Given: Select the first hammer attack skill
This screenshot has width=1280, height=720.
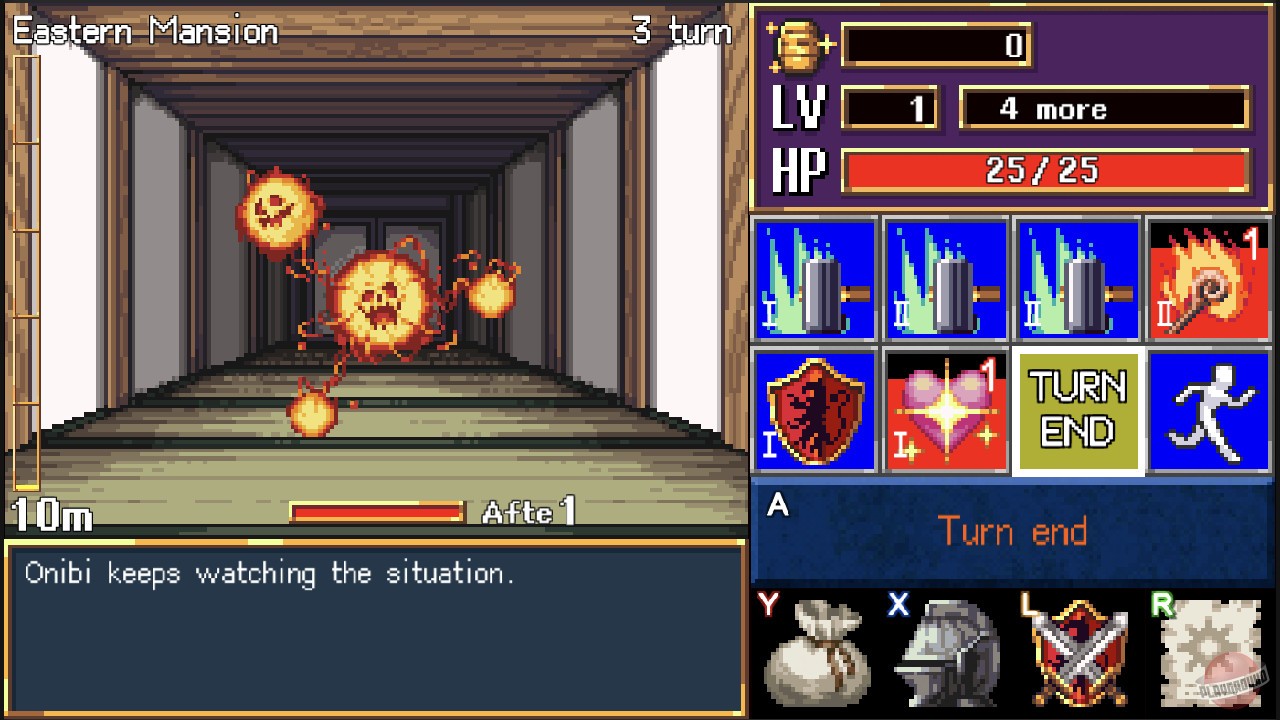Looking at the screenshot, I should pyautogui.click(x=814, y=278).
